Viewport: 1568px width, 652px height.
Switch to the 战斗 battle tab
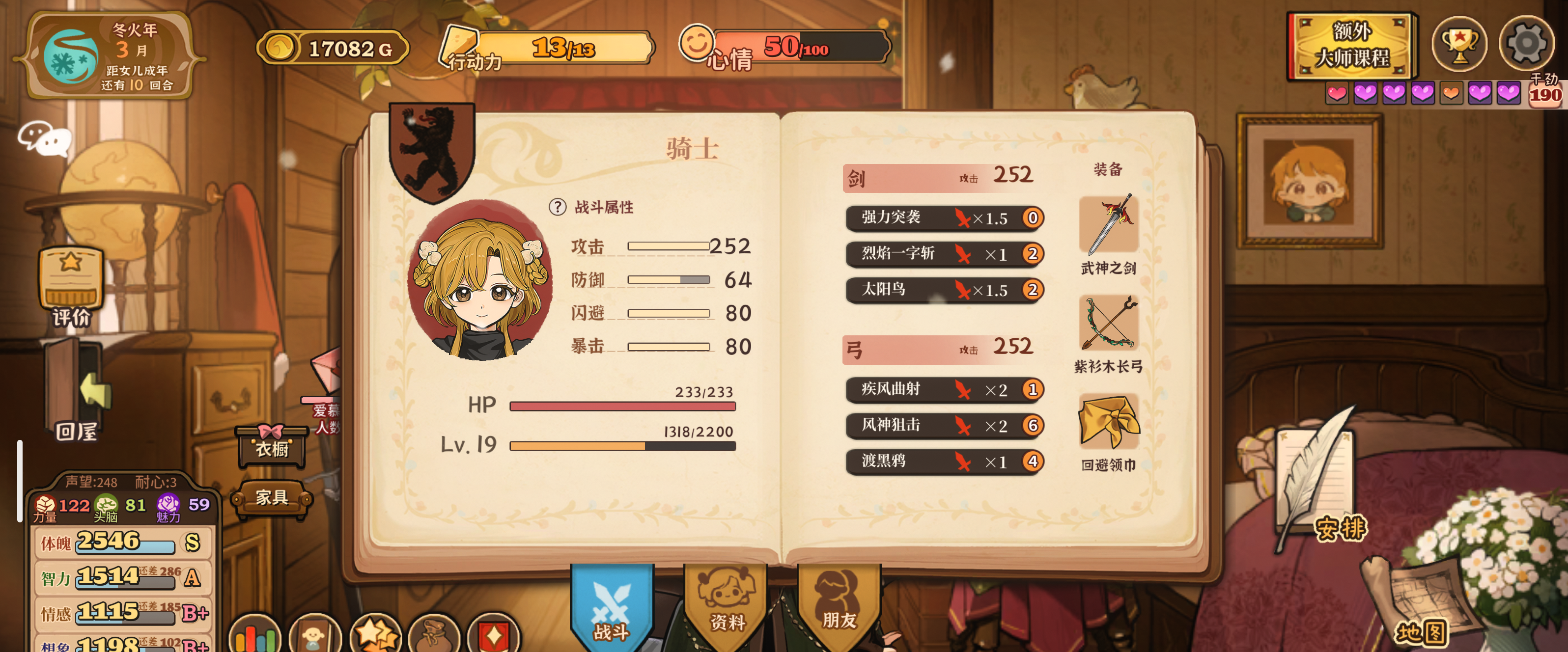611,604
